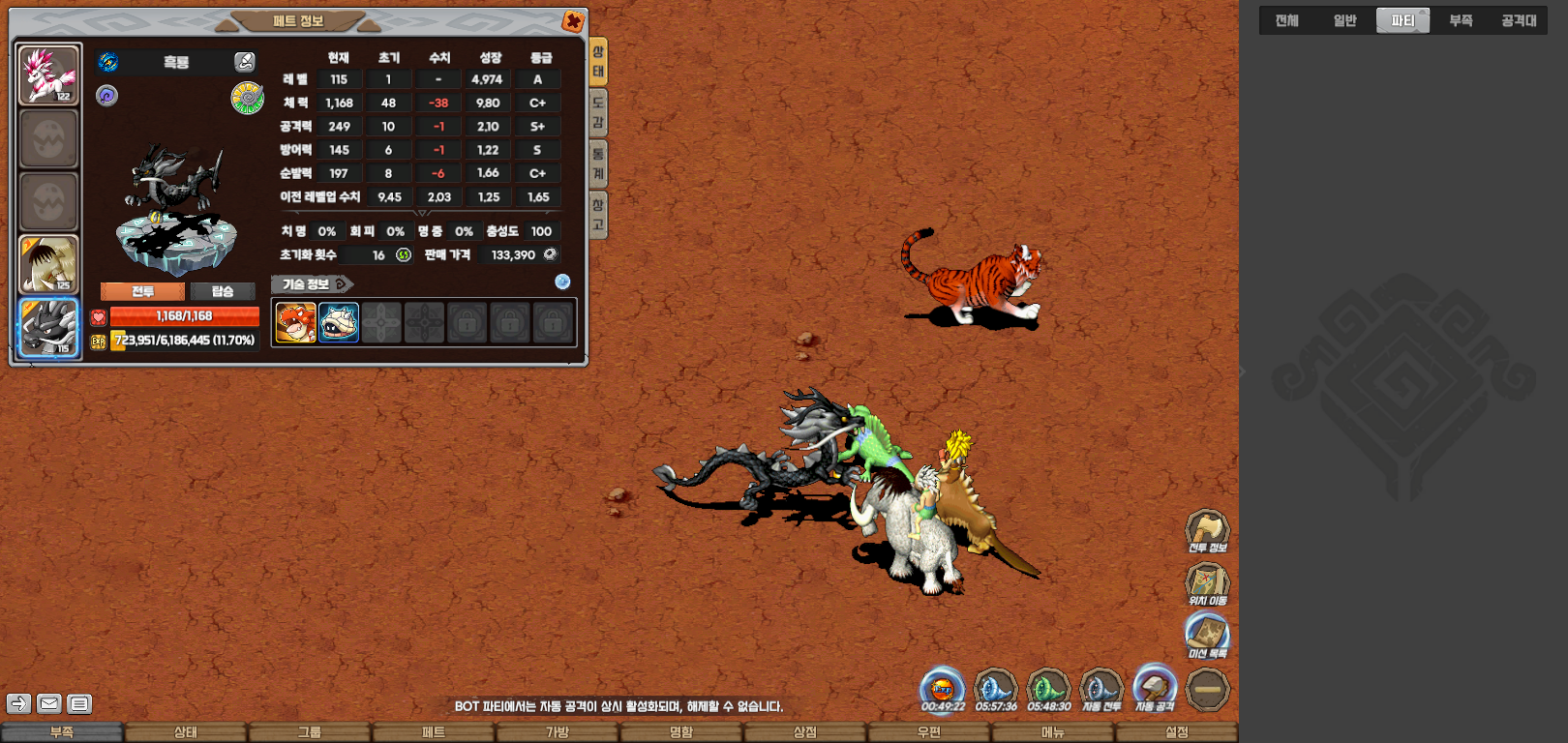
Task: Select the spiked shell skill icon
Action: pos(339,322)
